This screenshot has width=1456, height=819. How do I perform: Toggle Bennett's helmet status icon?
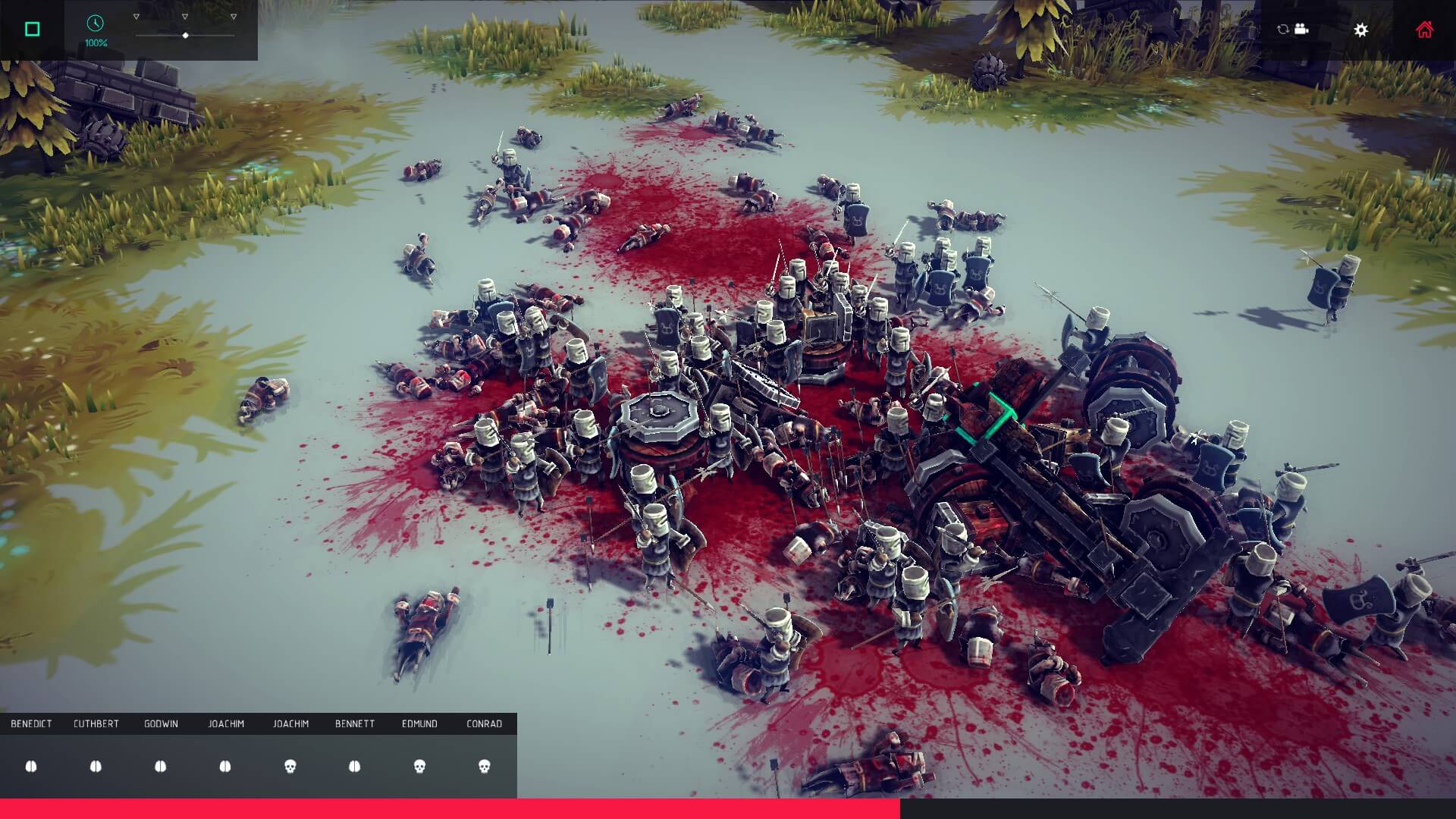pyautogui.click(x=353, y=767)
